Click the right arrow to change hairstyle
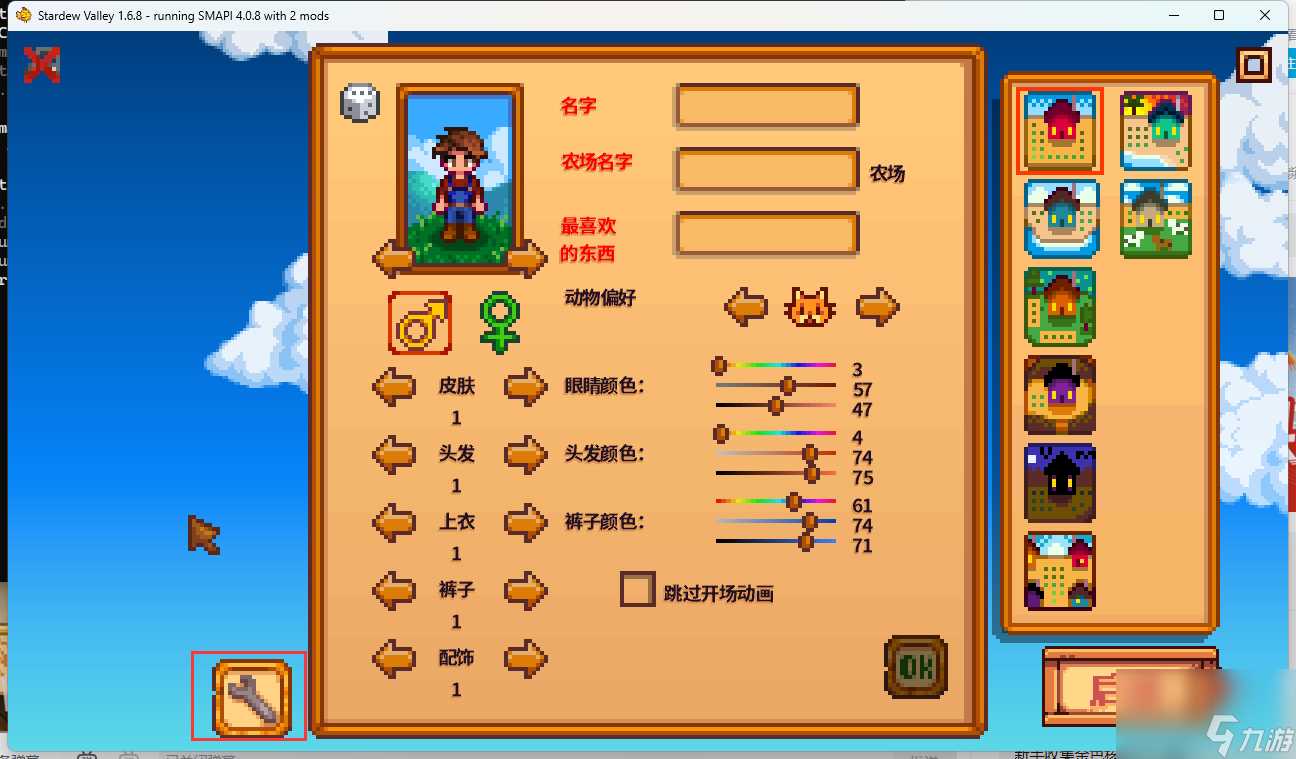Image resolution: width=1296 pixels, height=759 pixels. coord(525,454)
